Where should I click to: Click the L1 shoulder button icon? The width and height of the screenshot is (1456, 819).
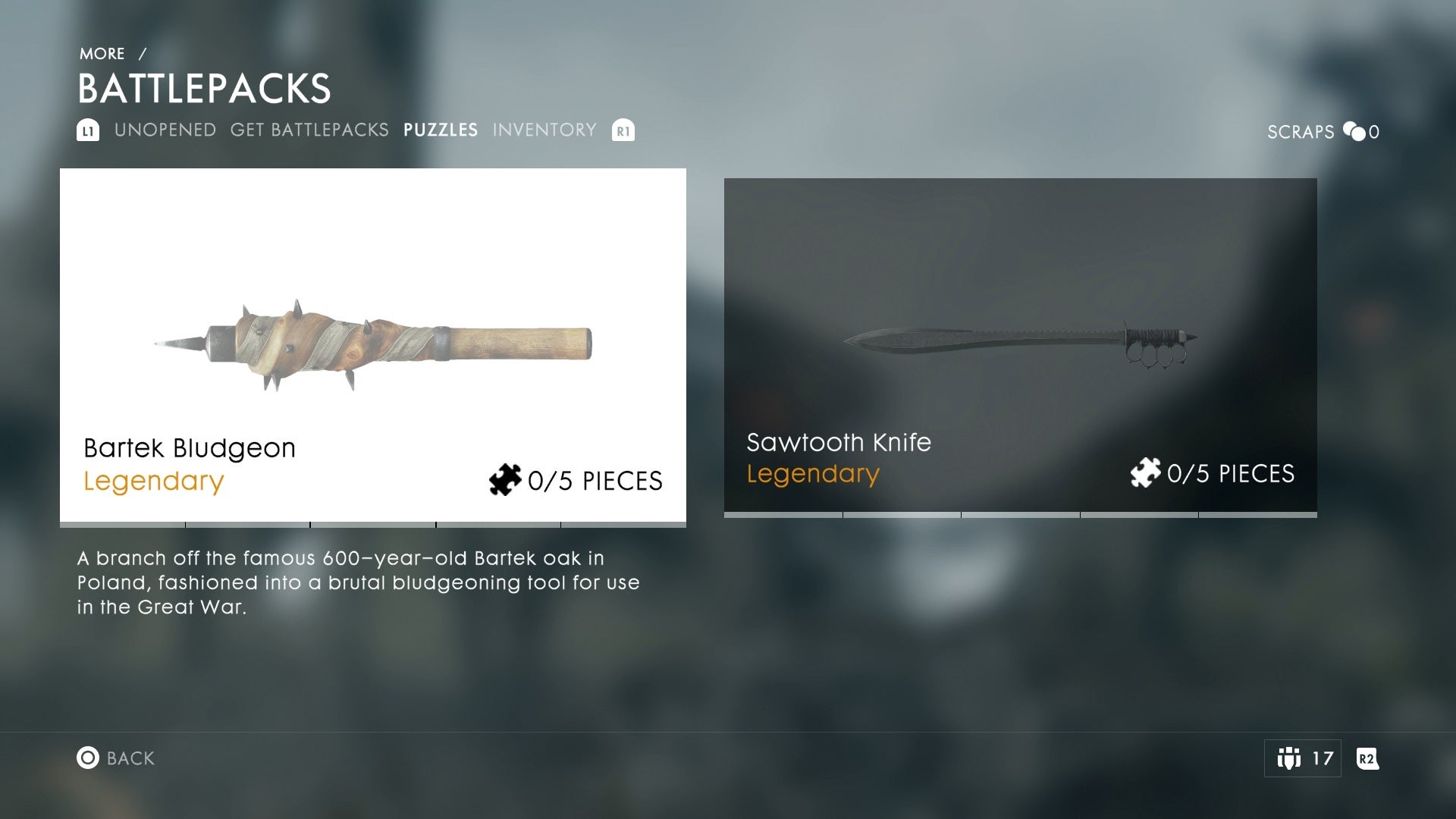[x=87, y=130]
